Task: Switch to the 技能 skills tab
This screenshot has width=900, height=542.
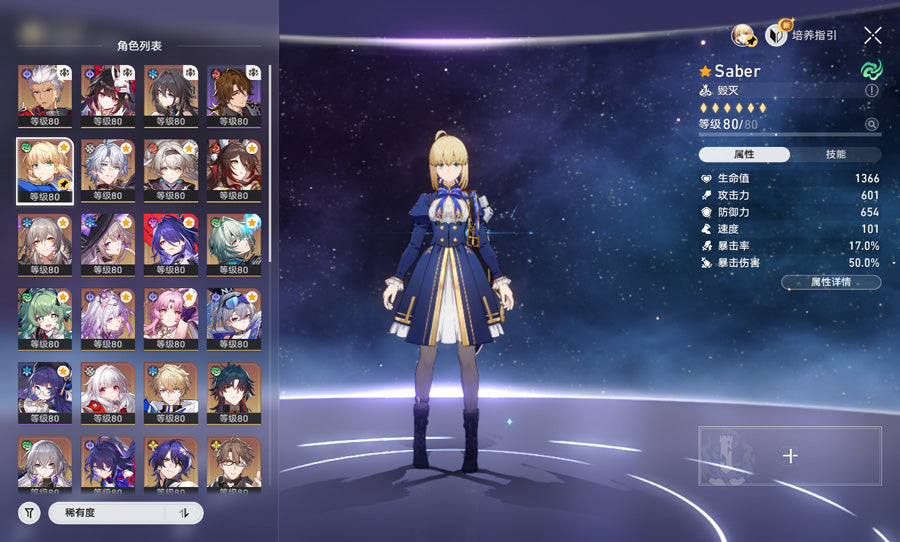Action: click(835, 155)
